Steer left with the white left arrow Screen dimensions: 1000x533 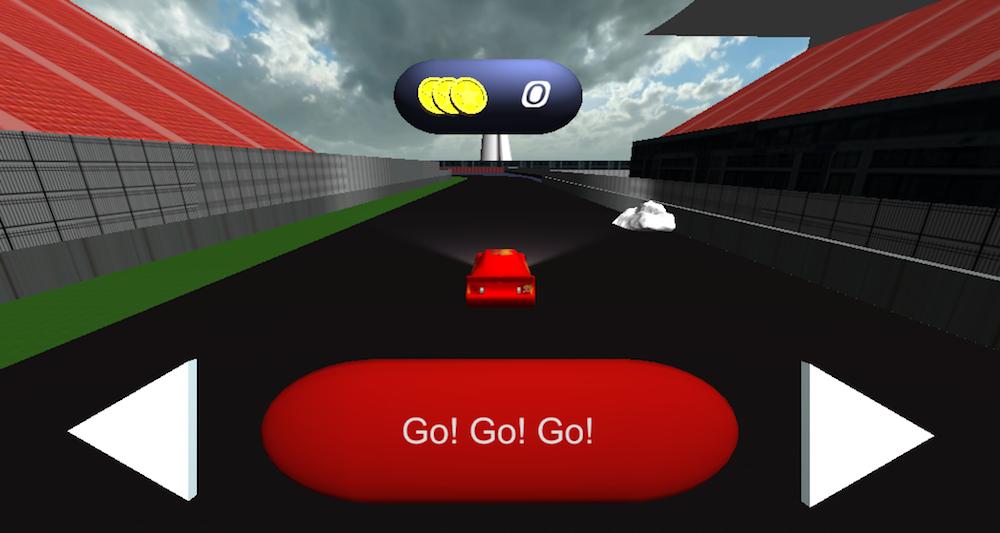140,431
